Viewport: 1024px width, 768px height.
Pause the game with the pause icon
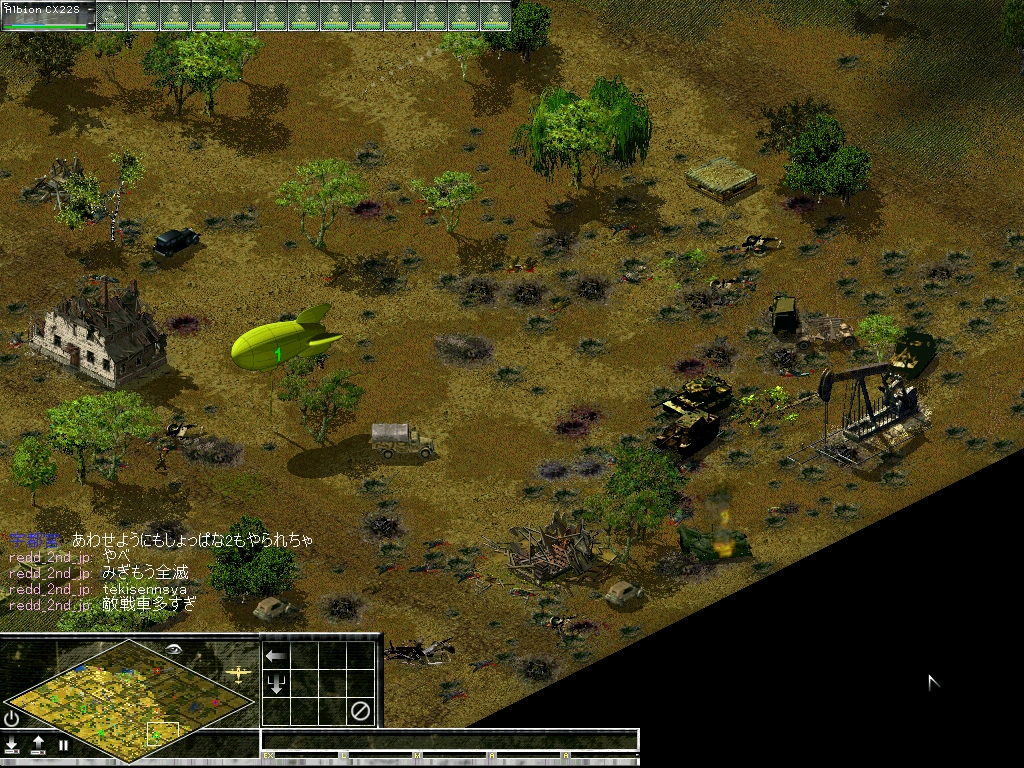pyautogui.click(x=63, y=745)
